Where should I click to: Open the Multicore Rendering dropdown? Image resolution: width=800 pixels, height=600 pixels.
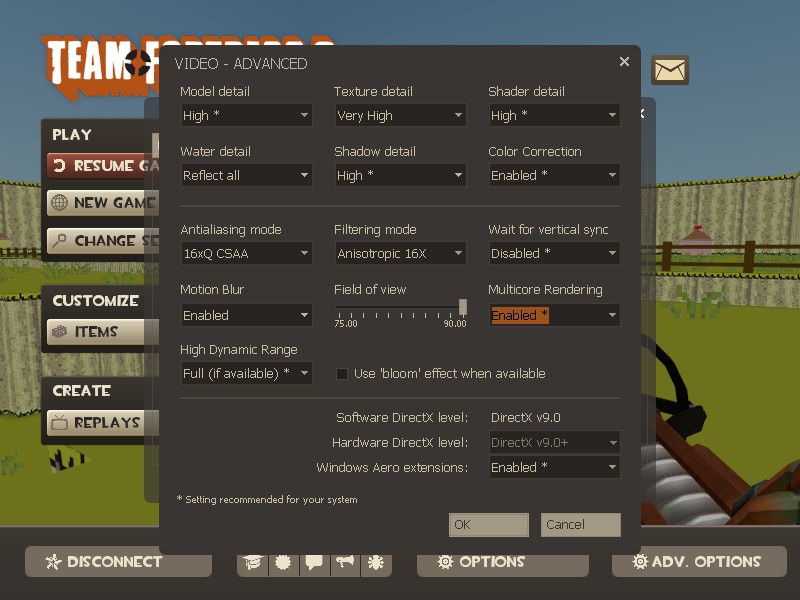[554, 315]
